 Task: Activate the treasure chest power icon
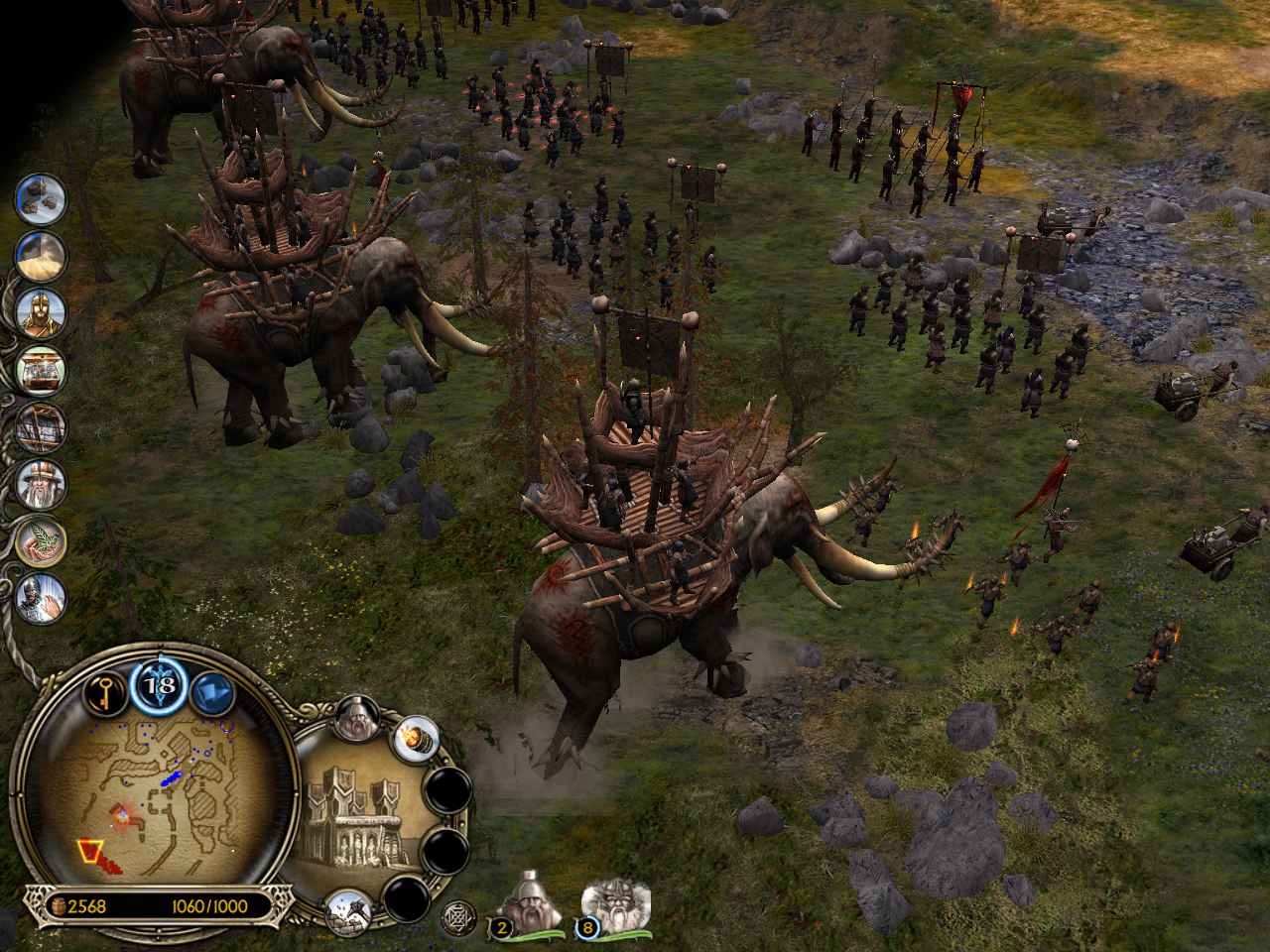pyautogui.click(x=41, y=371)
